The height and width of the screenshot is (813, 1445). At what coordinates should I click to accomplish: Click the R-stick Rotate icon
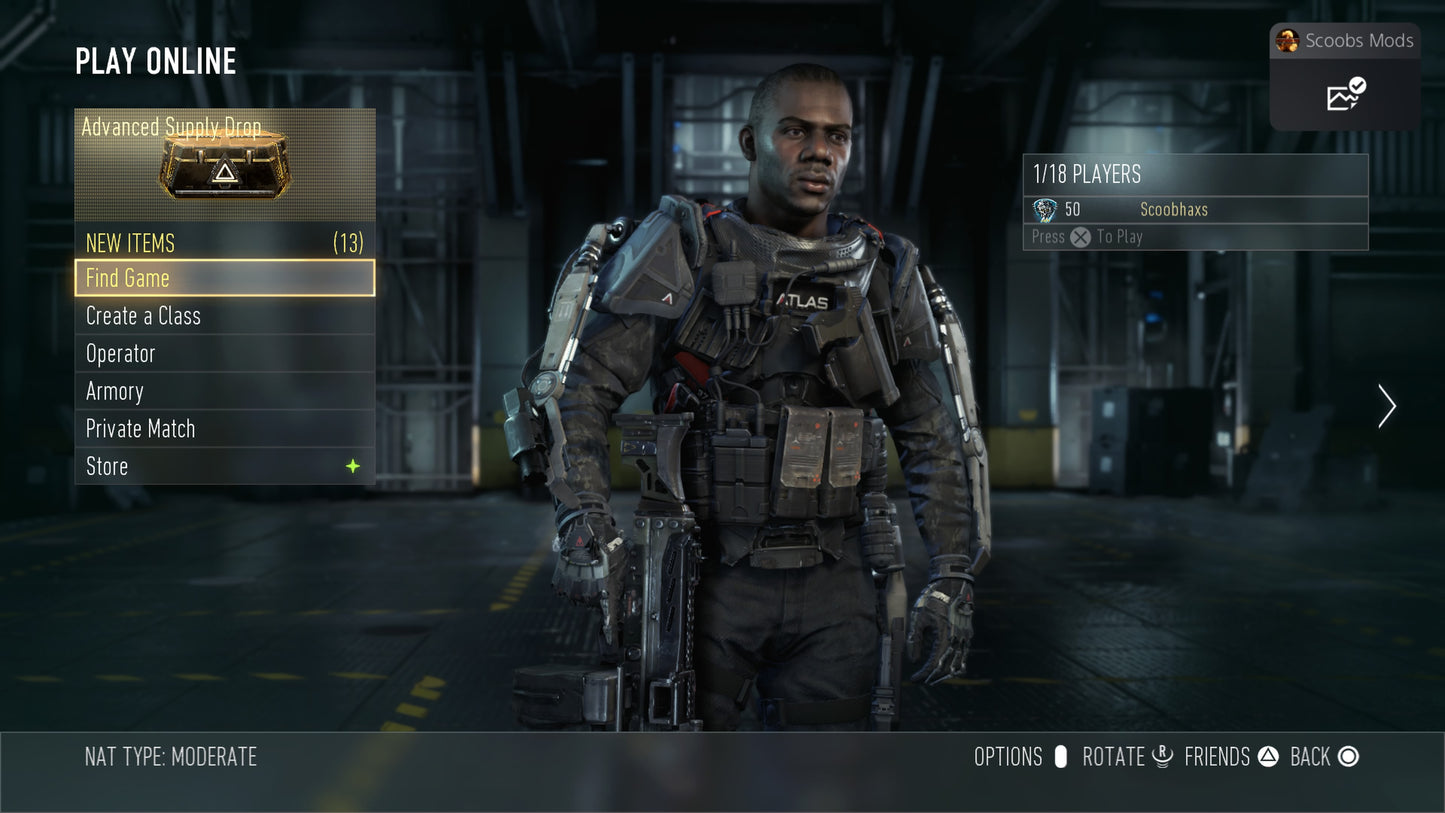point(1162,757)
